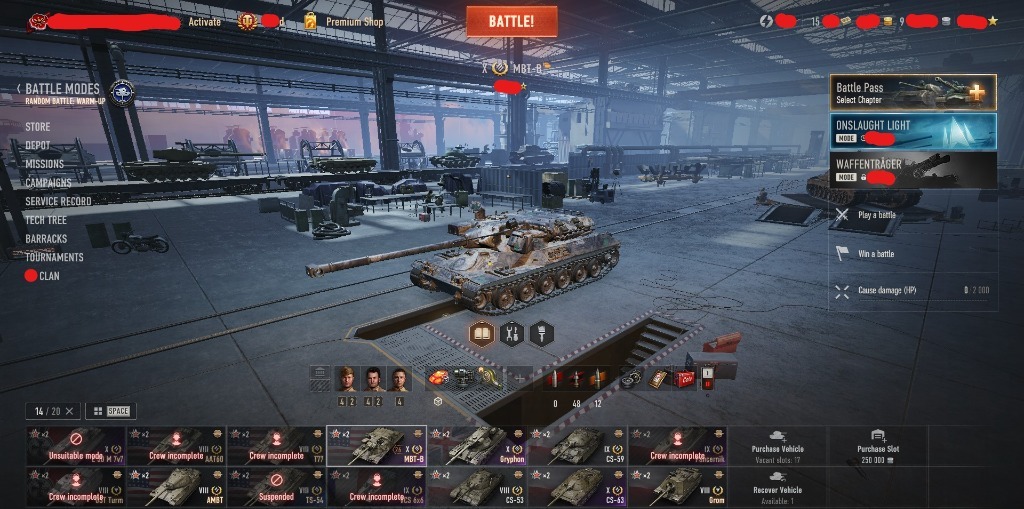This screenshot has height=509, width=1024.
Task: Open the paintbrush exterior customization icon
Action: click(542, 333)
